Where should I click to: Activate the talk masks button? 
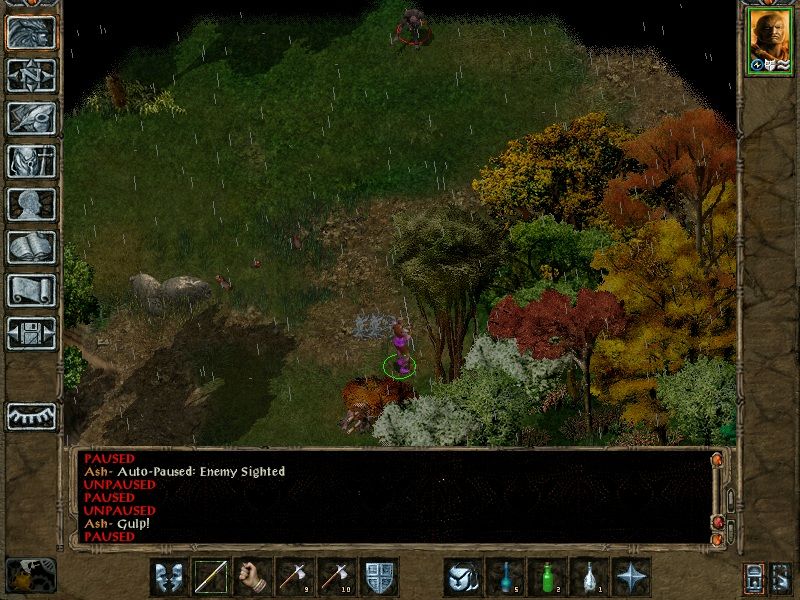[169, 577]
